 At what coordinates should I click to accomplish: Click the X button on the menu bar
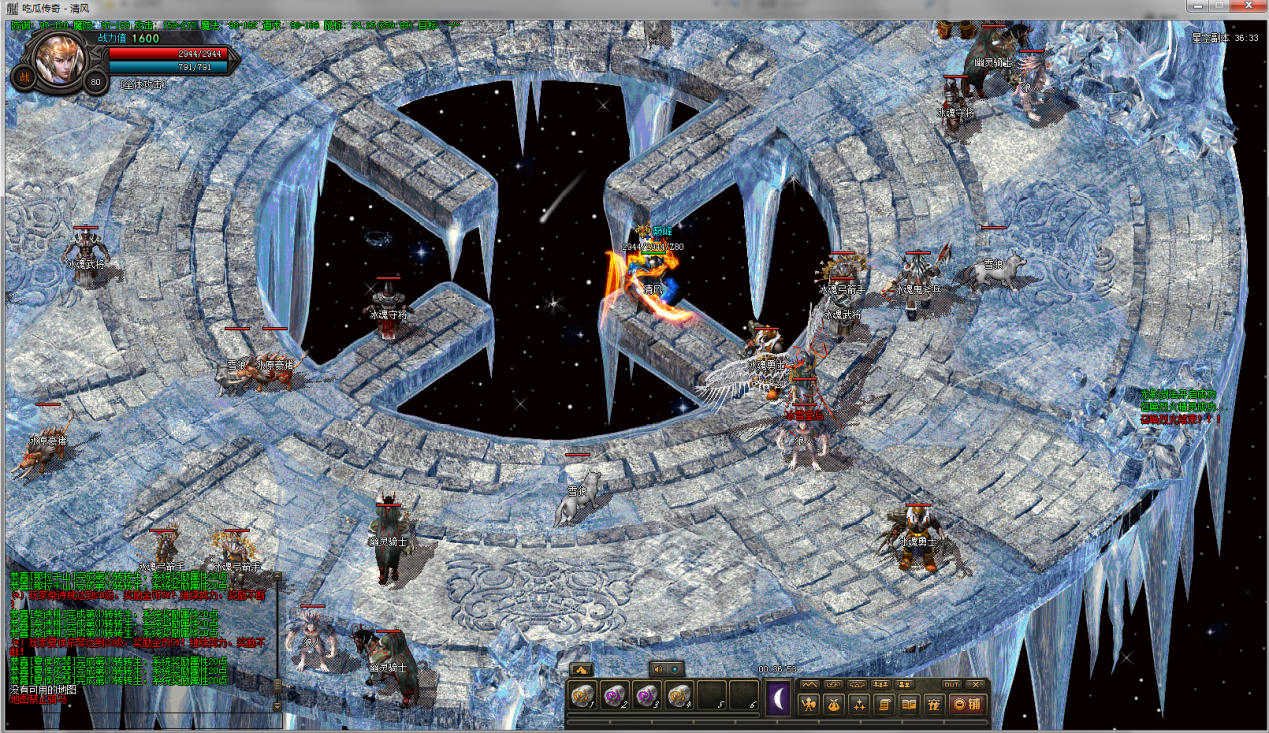tap(977, 684)
